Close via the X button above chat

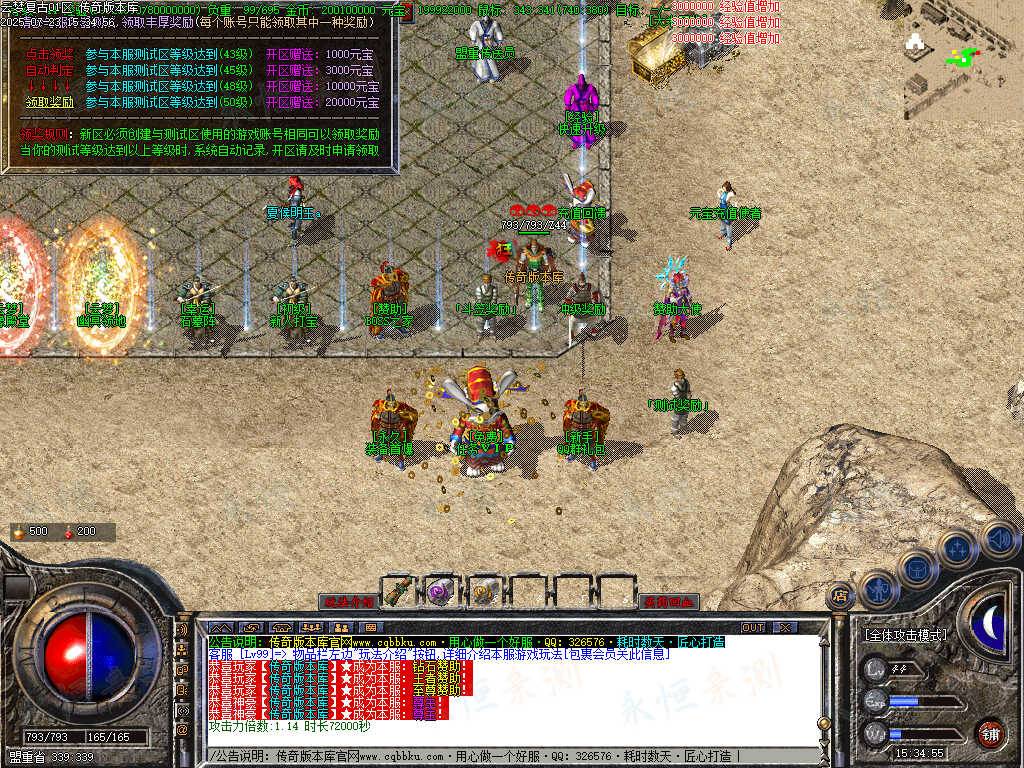pos(786,627)
